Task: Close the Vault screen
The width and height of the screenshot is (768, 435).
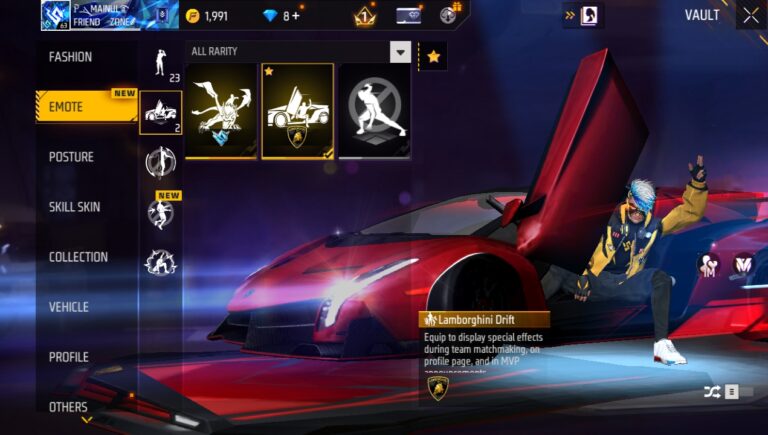Action: (750, 15)
